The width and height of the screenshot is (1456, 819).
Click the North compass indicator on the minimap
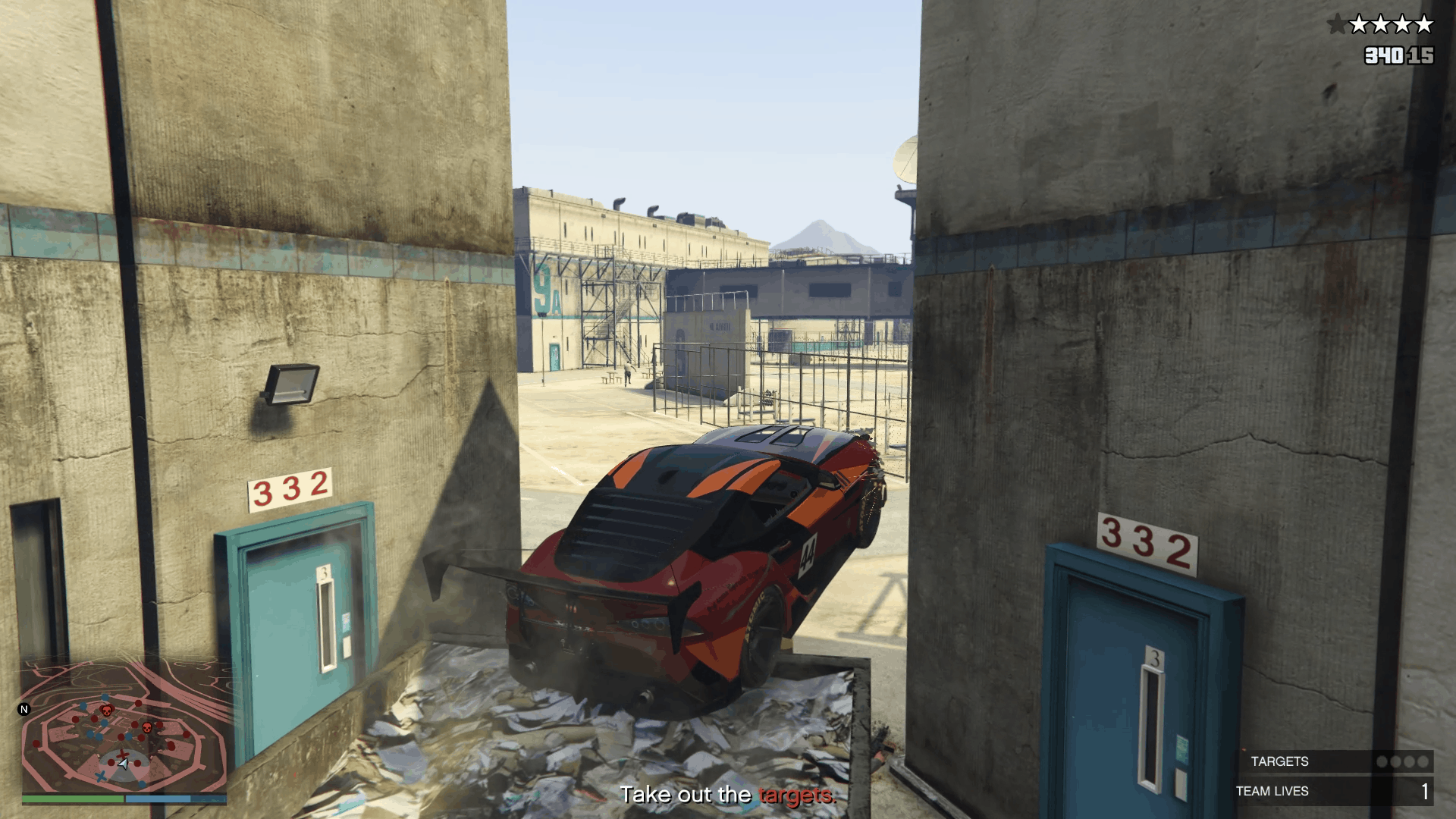click(x=24, y=709)
